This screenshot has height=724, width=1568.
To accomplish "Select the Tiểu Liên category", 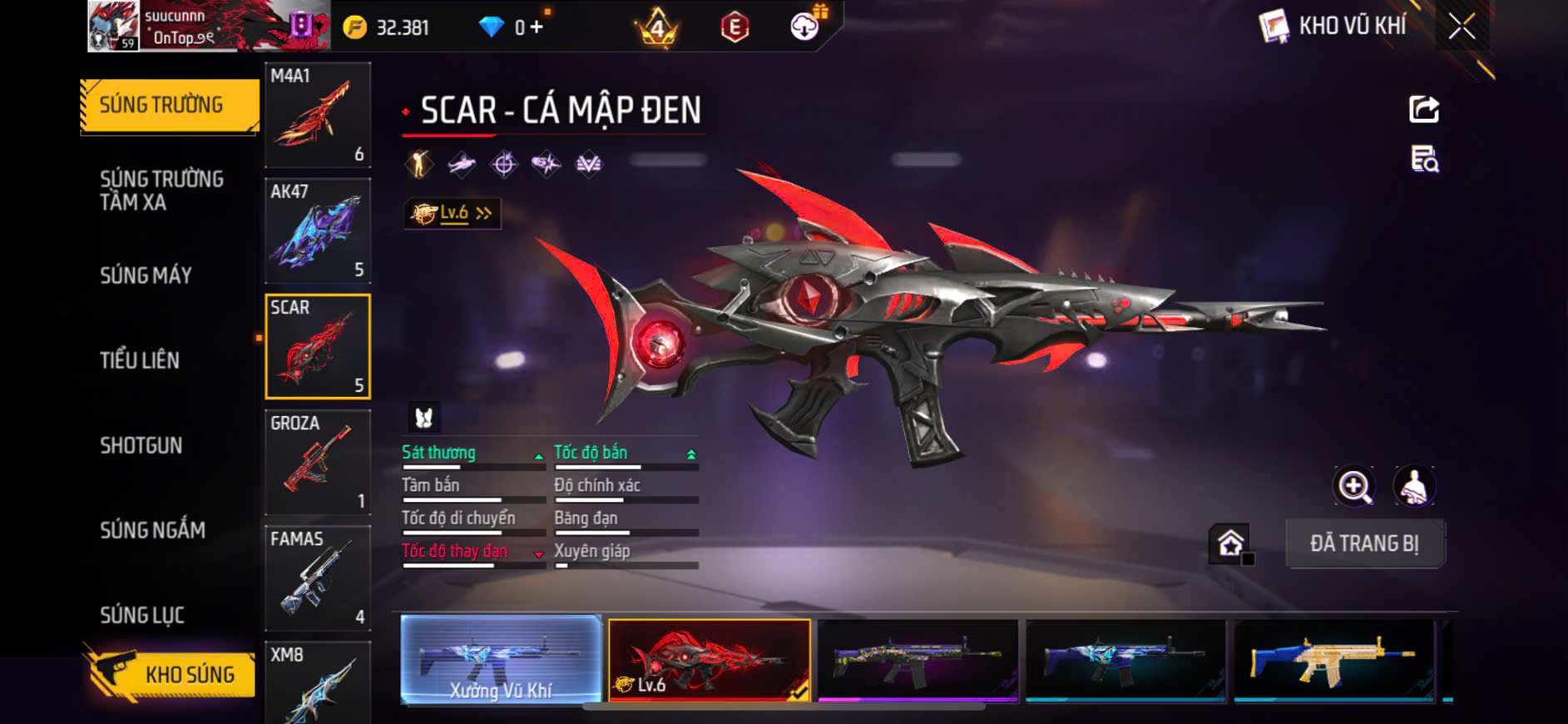I will click(x=140, y=360).
